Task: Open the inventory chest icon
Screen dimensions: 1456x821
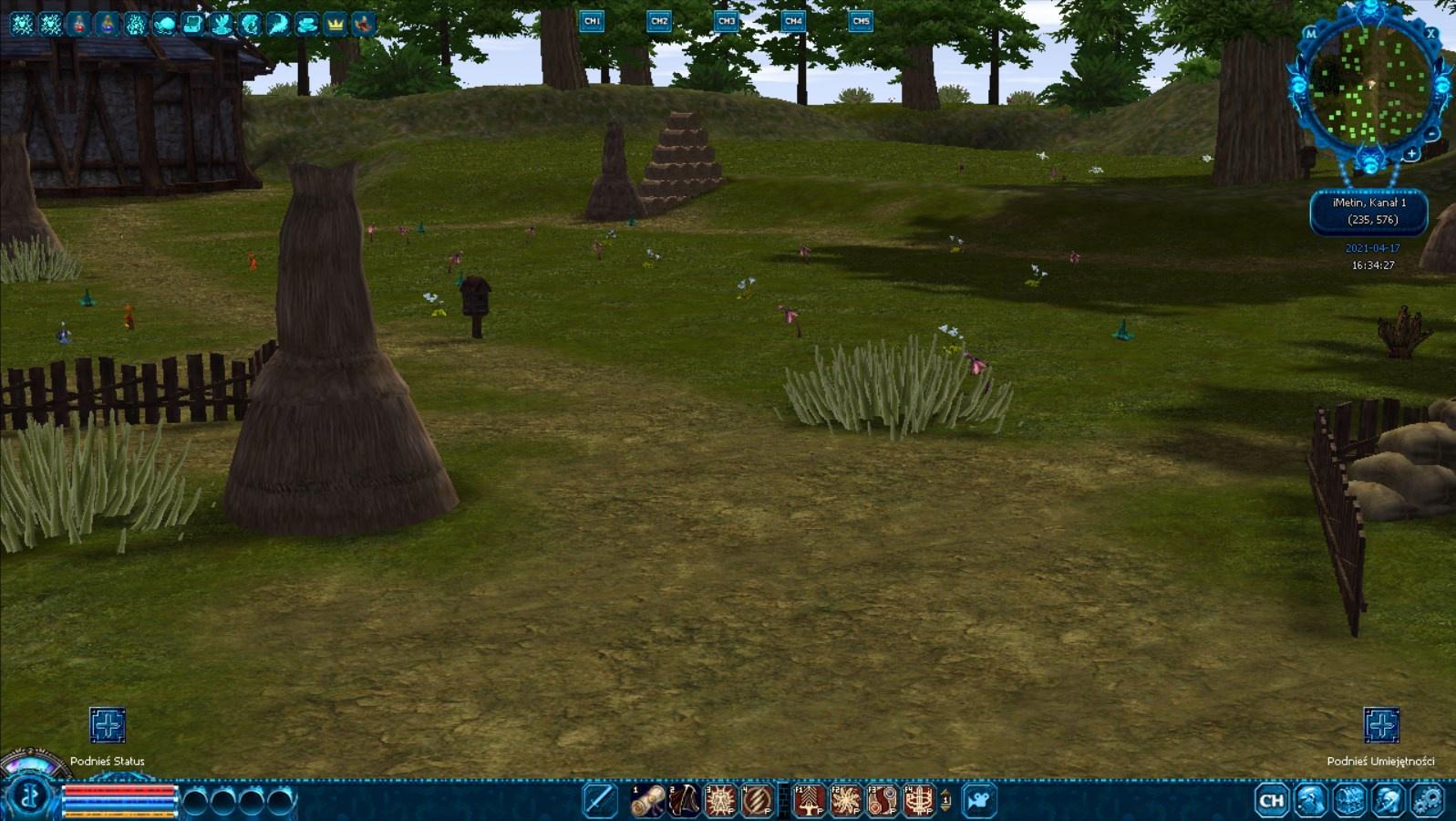Action: [x=1349, y=801]
